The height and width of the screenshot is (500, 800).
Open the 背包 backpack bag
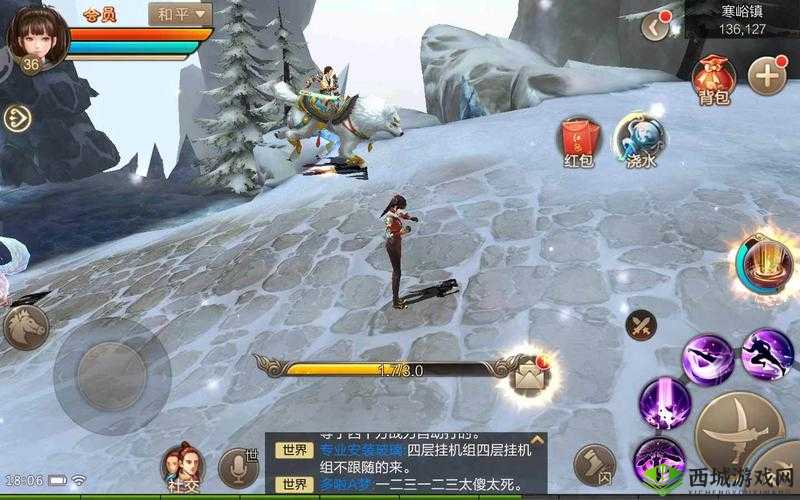[x=713, y=77]
